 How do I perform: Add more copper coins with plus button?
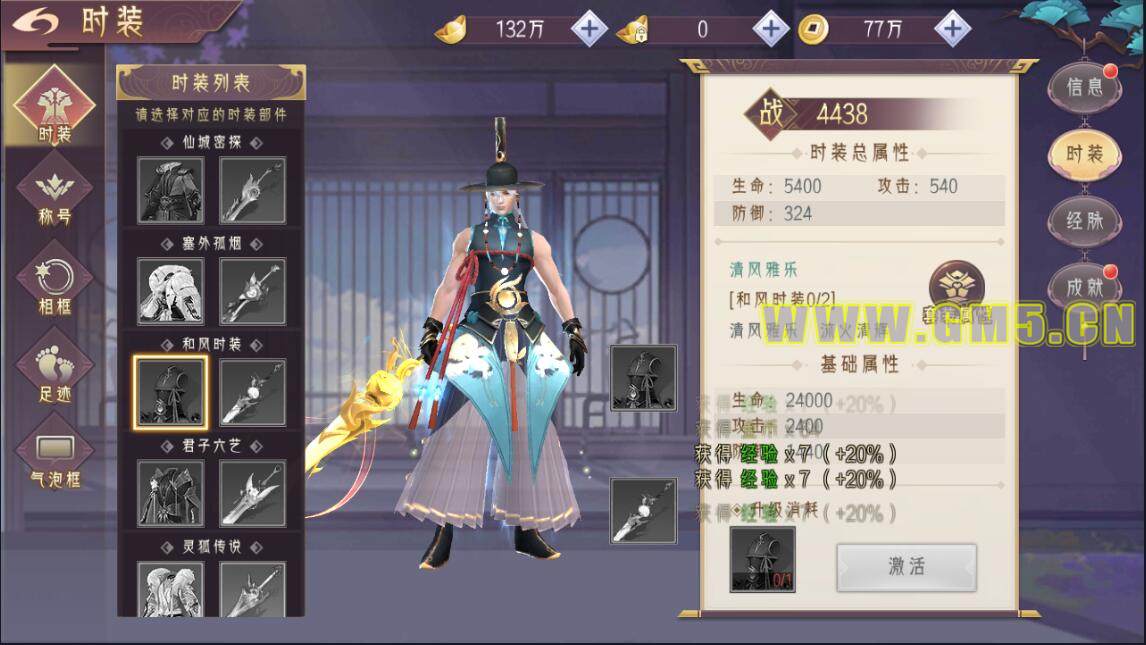coord(951,29)
